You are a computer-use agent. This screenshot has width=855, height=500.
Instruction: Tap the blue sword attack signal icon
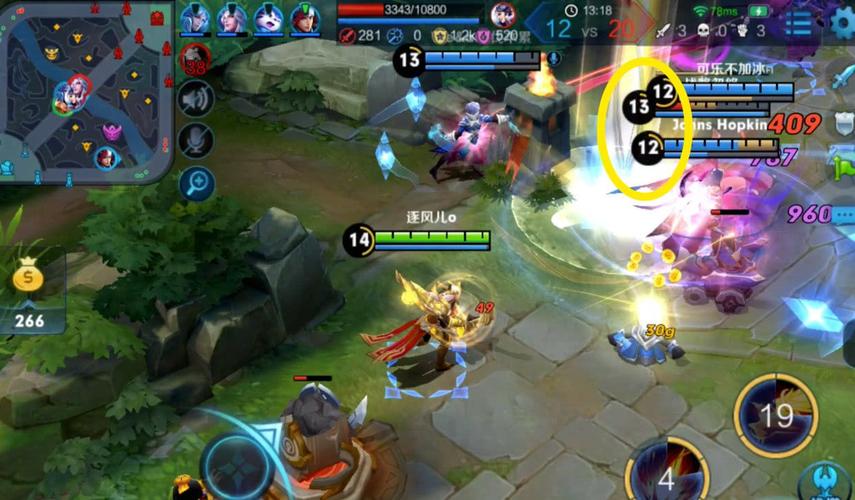point(844,78)
